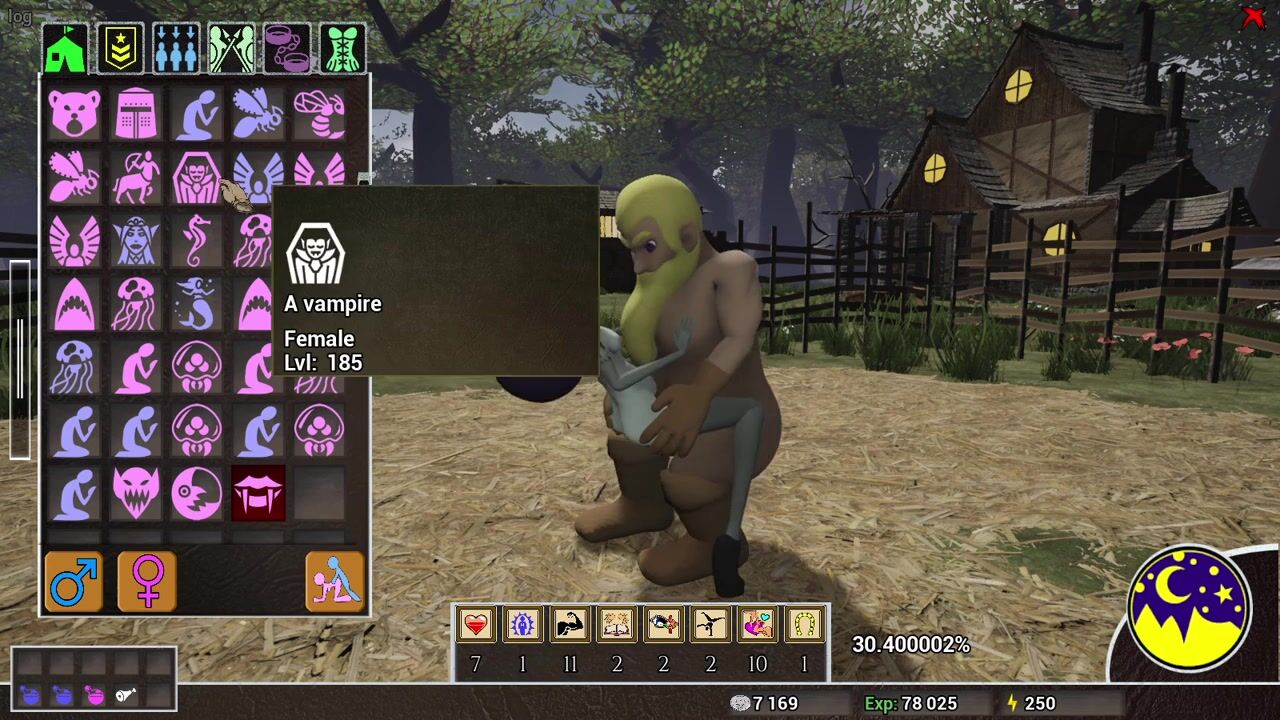Select the blue mermaid slot

pos(197,304)
